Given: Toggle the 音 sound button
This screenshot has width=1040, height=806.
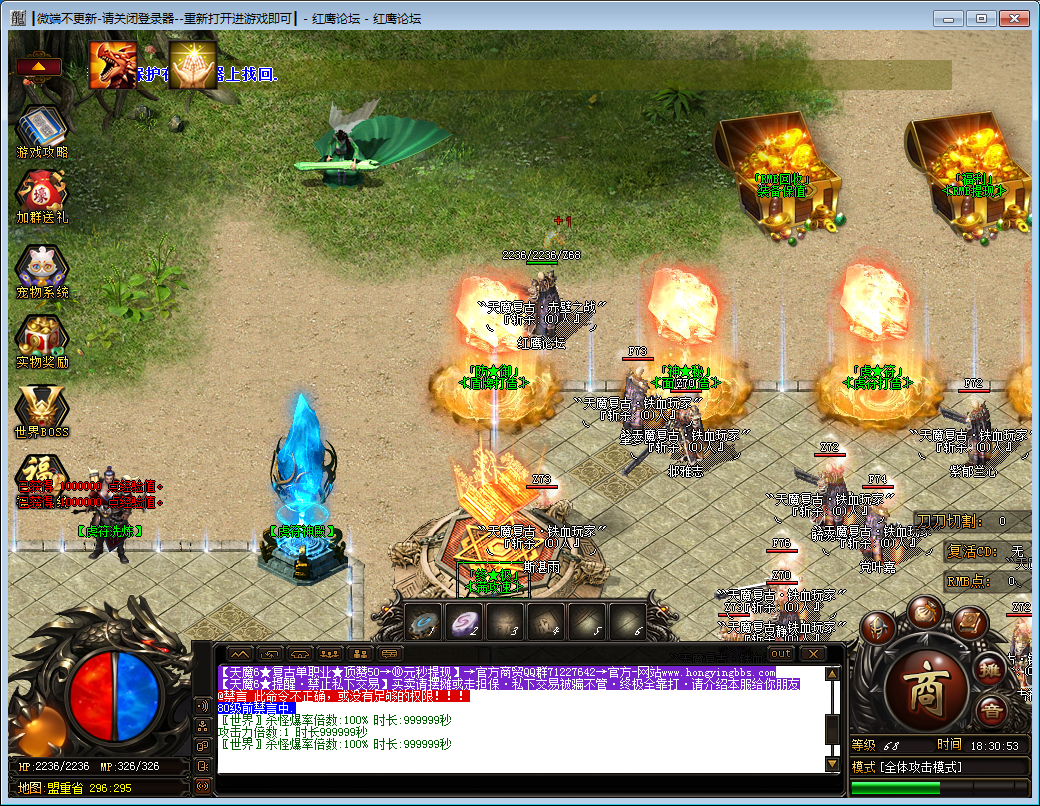Looking at the screenshot, I should (x=991, y=712).
